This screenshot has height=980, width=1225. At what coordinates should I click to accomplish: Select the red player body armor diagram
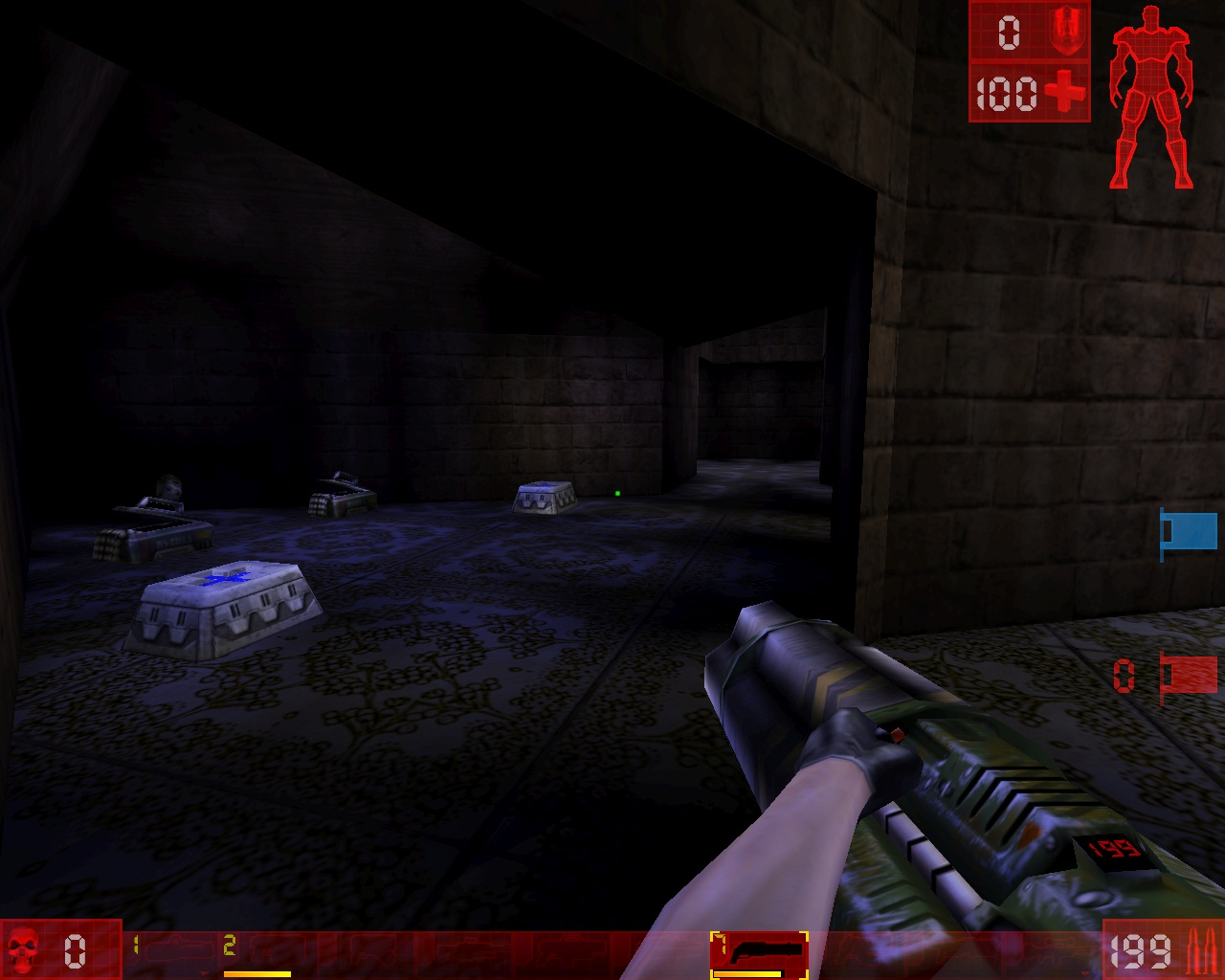pyautogui.click(x=1151, y=96)
